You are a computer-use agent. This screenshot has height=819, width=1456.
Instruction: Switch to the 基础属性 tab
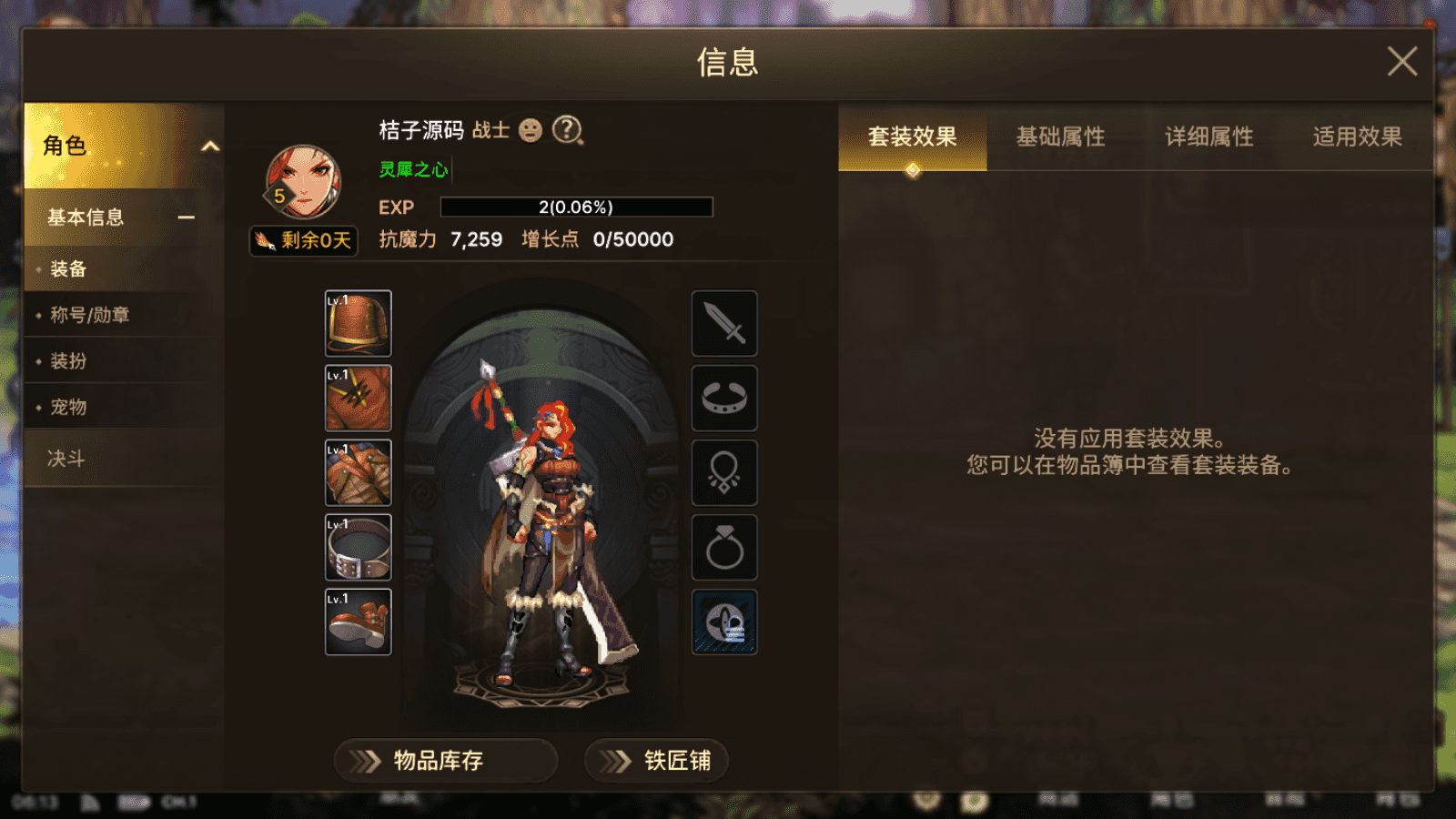tap(1061, 136)
